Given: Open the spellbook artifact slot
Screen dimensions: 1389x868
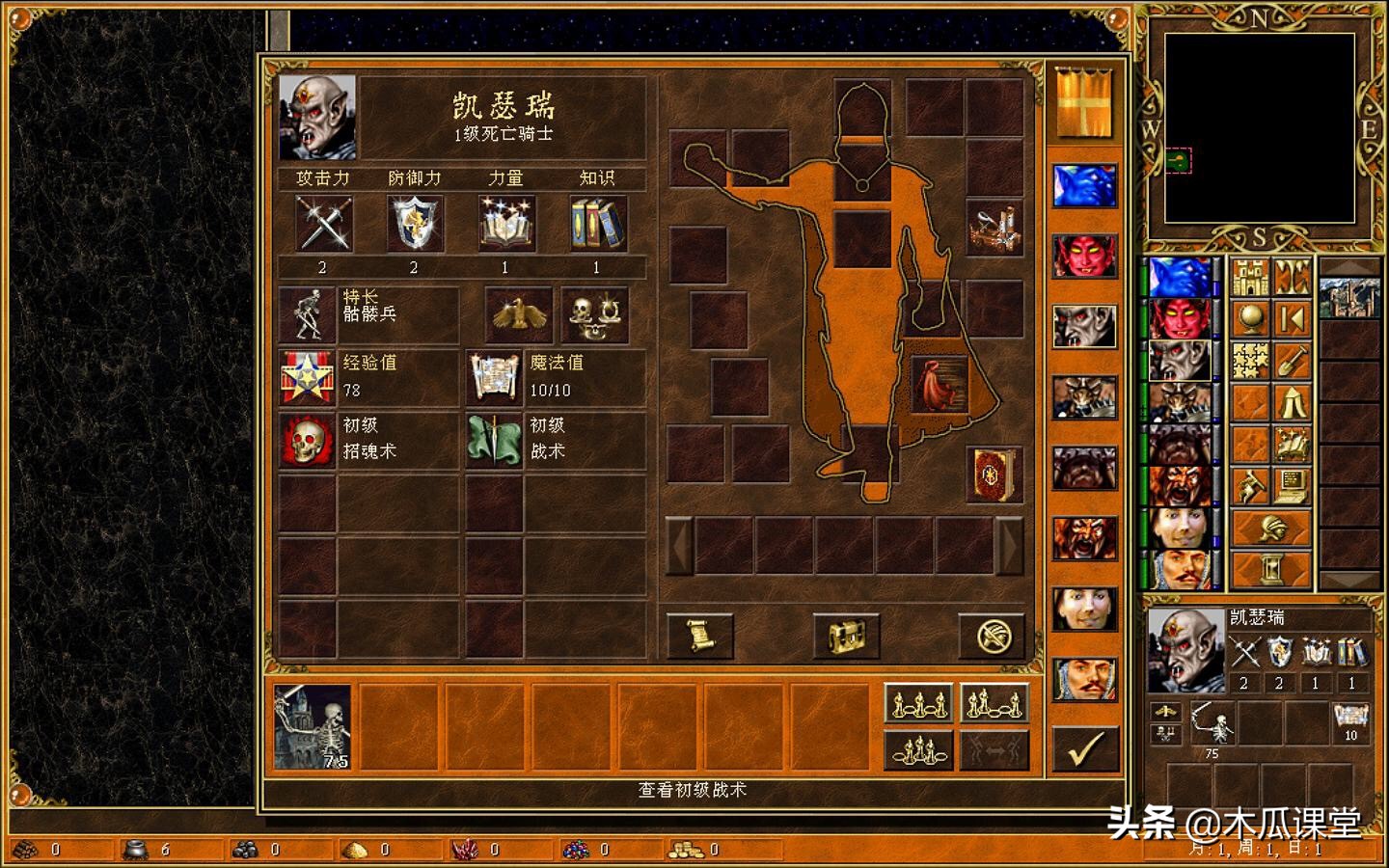Looking at the screenshot, I should pyautogui.click(x=994, y=475).
